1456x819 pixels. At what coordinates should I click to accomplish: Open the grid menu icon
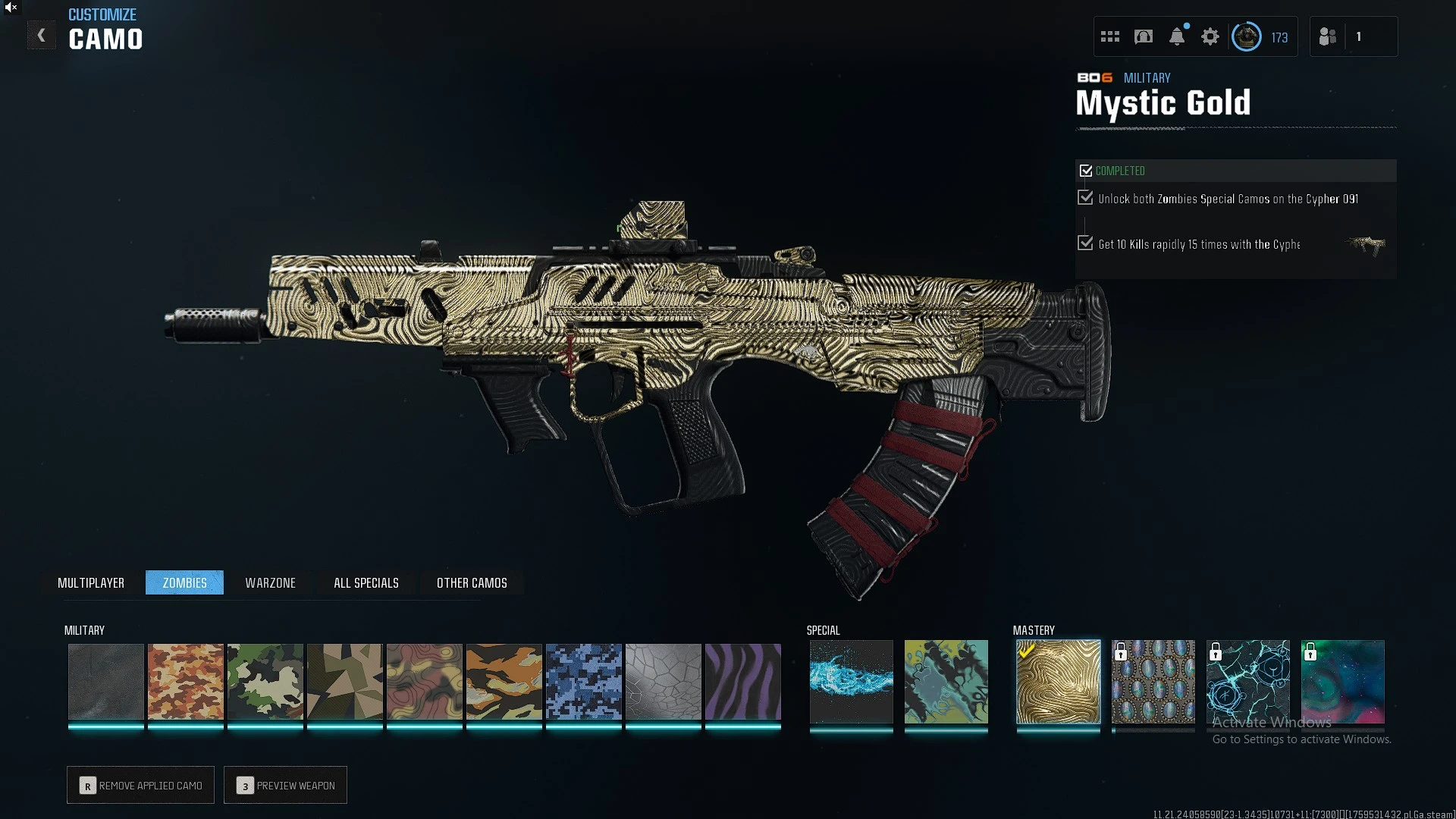[1110, 36]
